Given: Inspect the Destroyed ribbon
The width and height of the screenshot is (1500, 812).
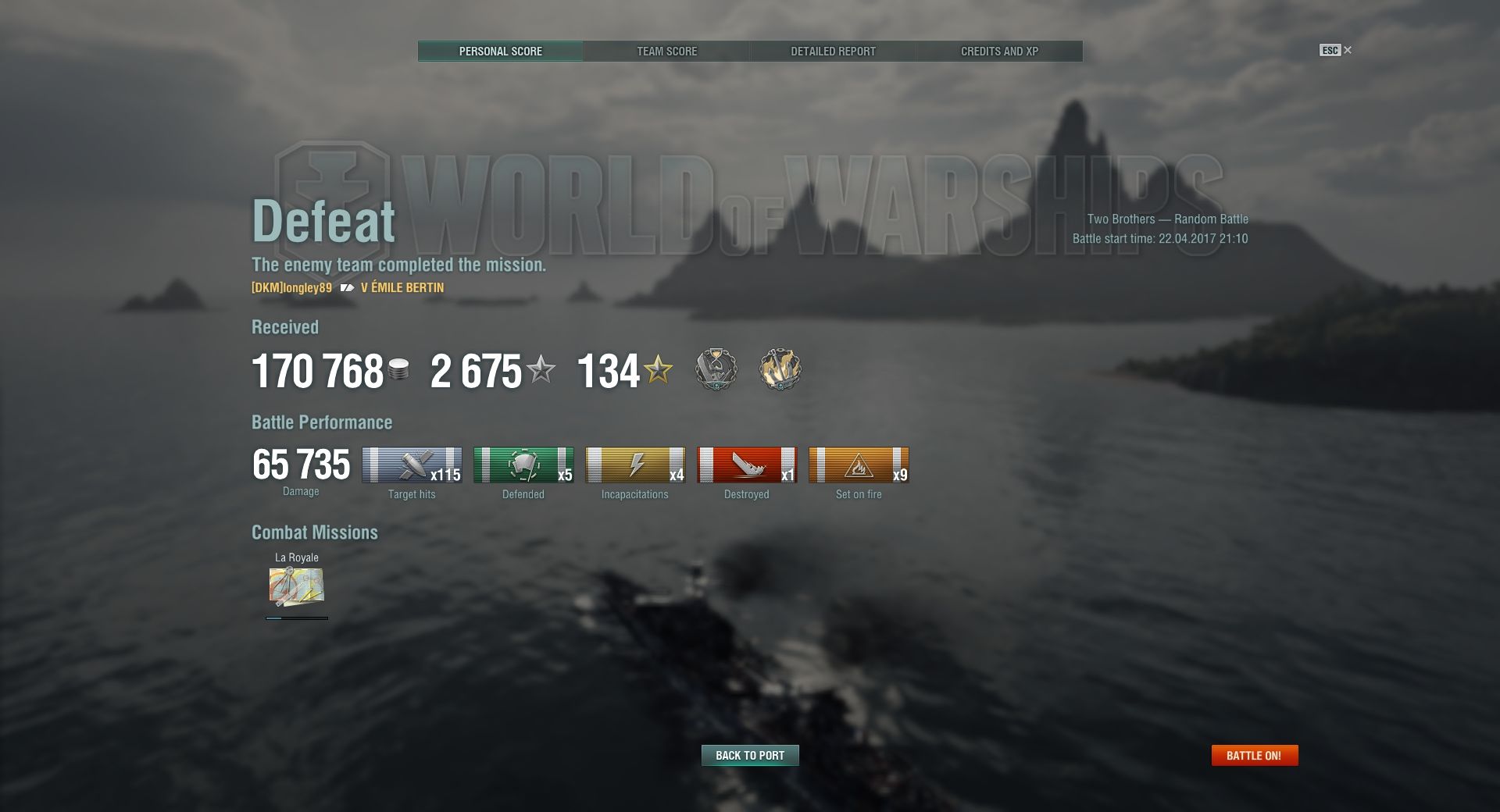Looking at the screenshot, I should [x=747, y=465].
